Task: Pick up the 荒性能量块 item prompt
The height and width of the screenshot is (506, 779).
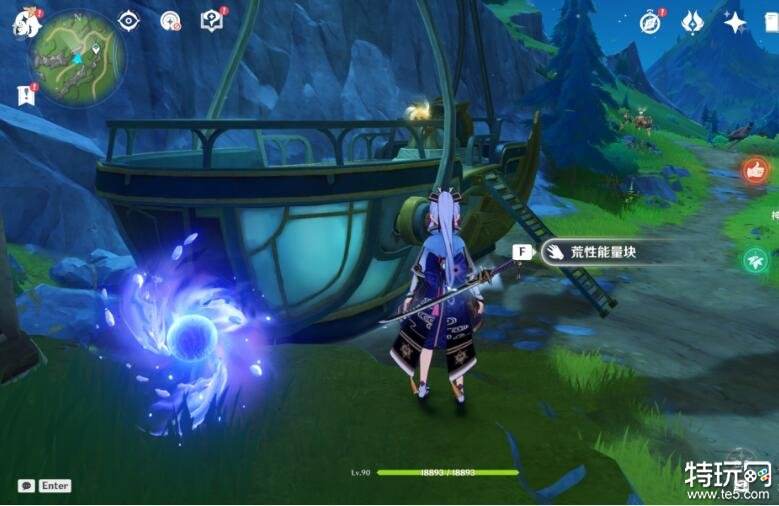Action: pos(589,253)
